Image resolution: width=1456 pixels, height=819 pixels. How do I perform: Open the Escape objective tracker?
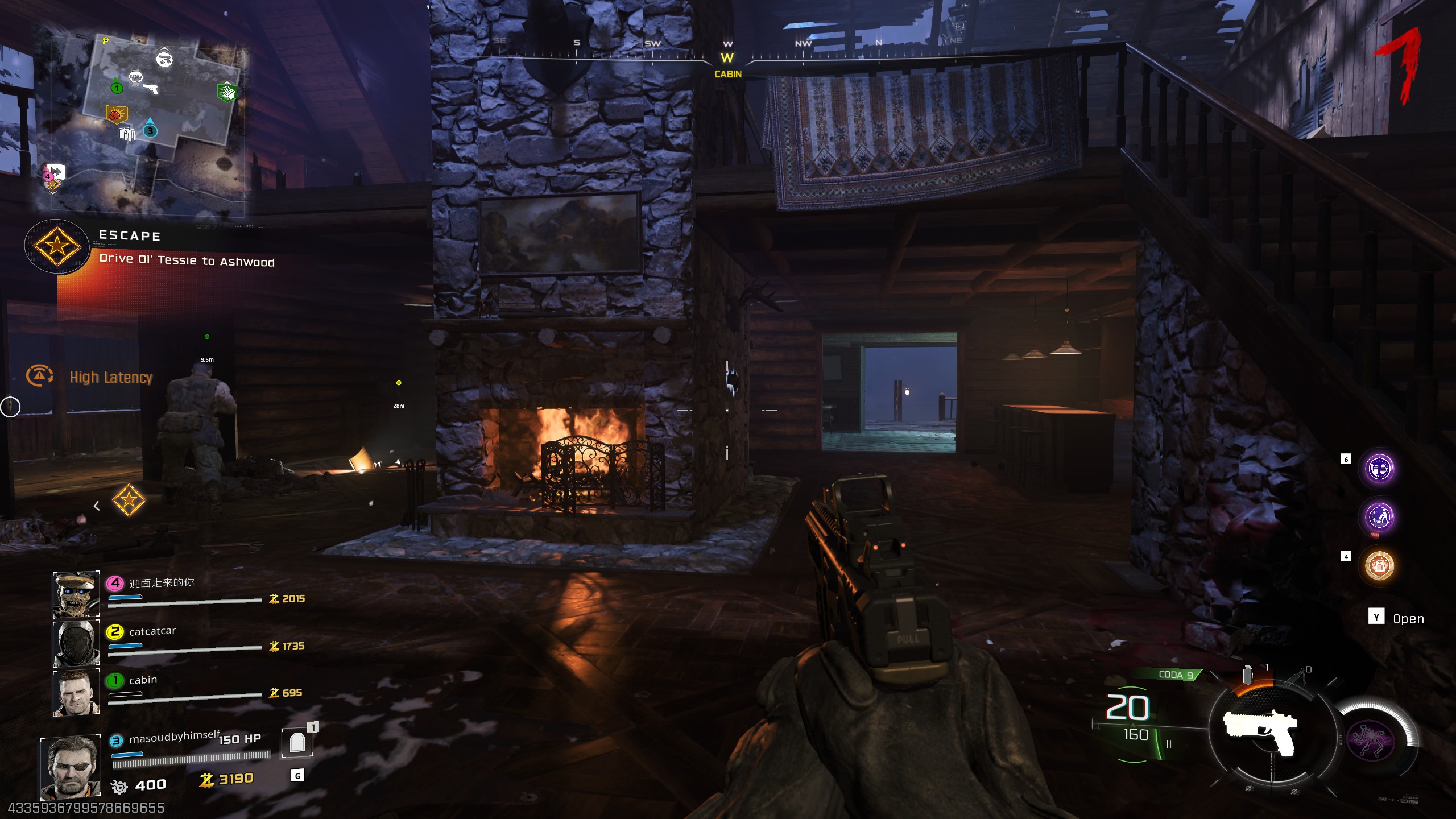[57, 246]
